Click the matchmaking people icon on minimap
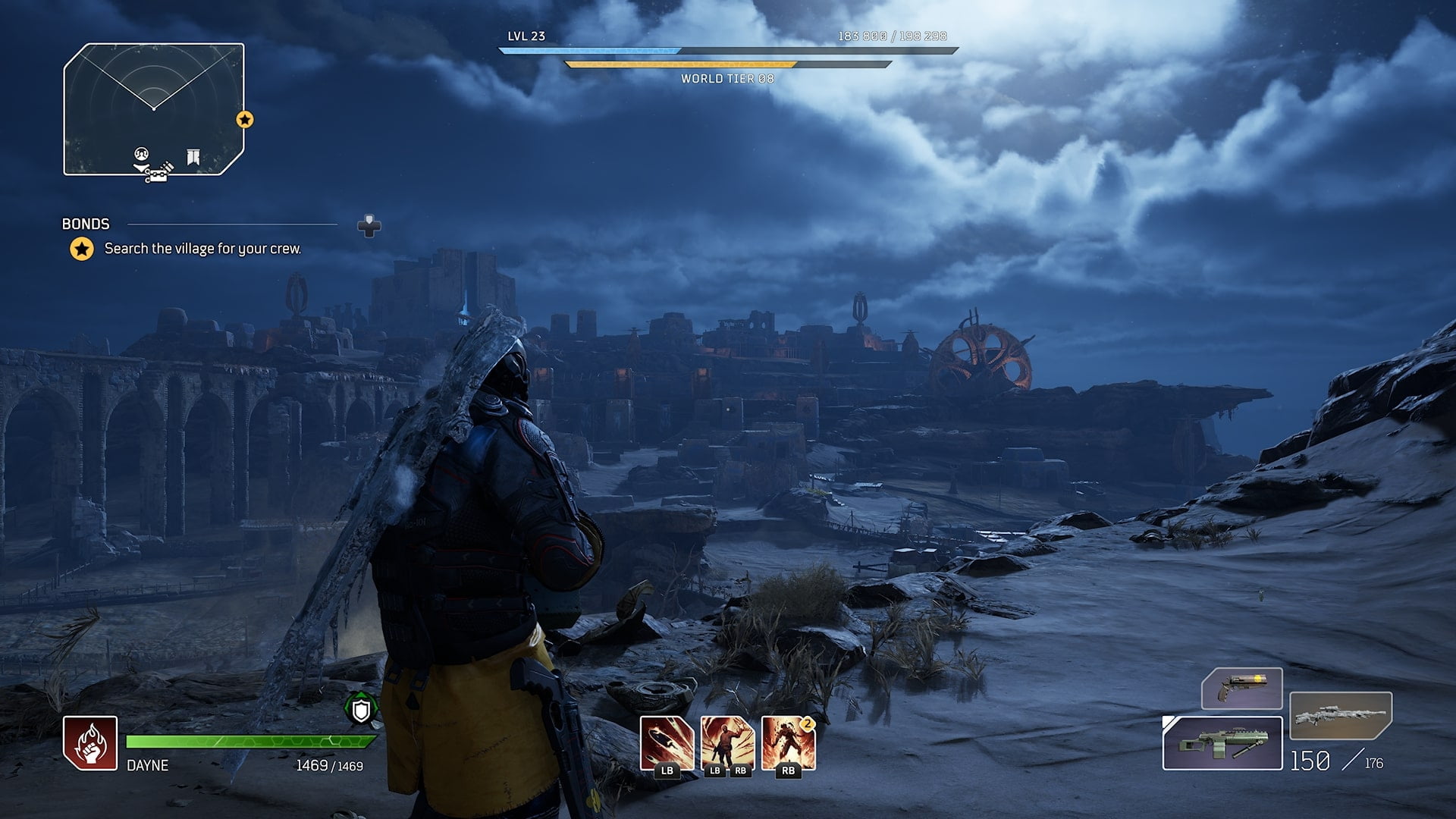The height and width of the screenshot is (819, 1456). click(x=141, y=154)
